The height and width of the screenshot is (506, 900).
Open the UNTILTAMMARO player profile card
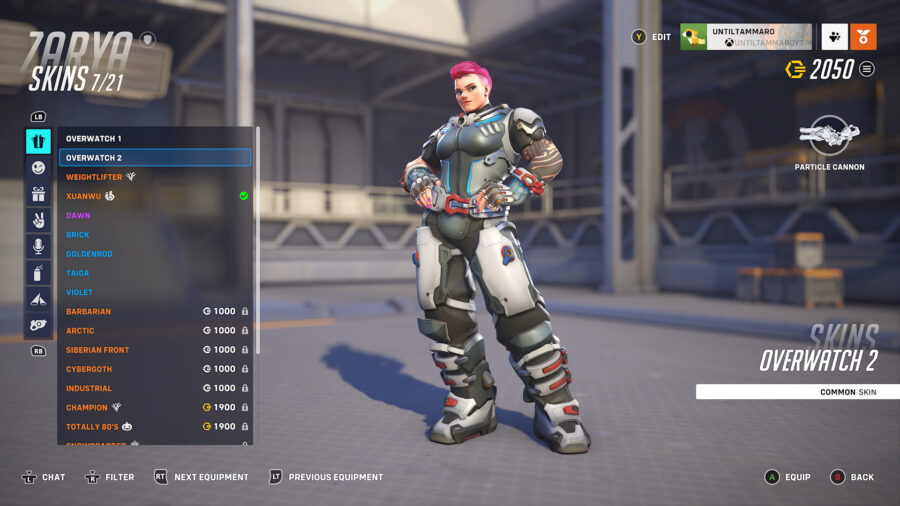(x=745, y=37)
